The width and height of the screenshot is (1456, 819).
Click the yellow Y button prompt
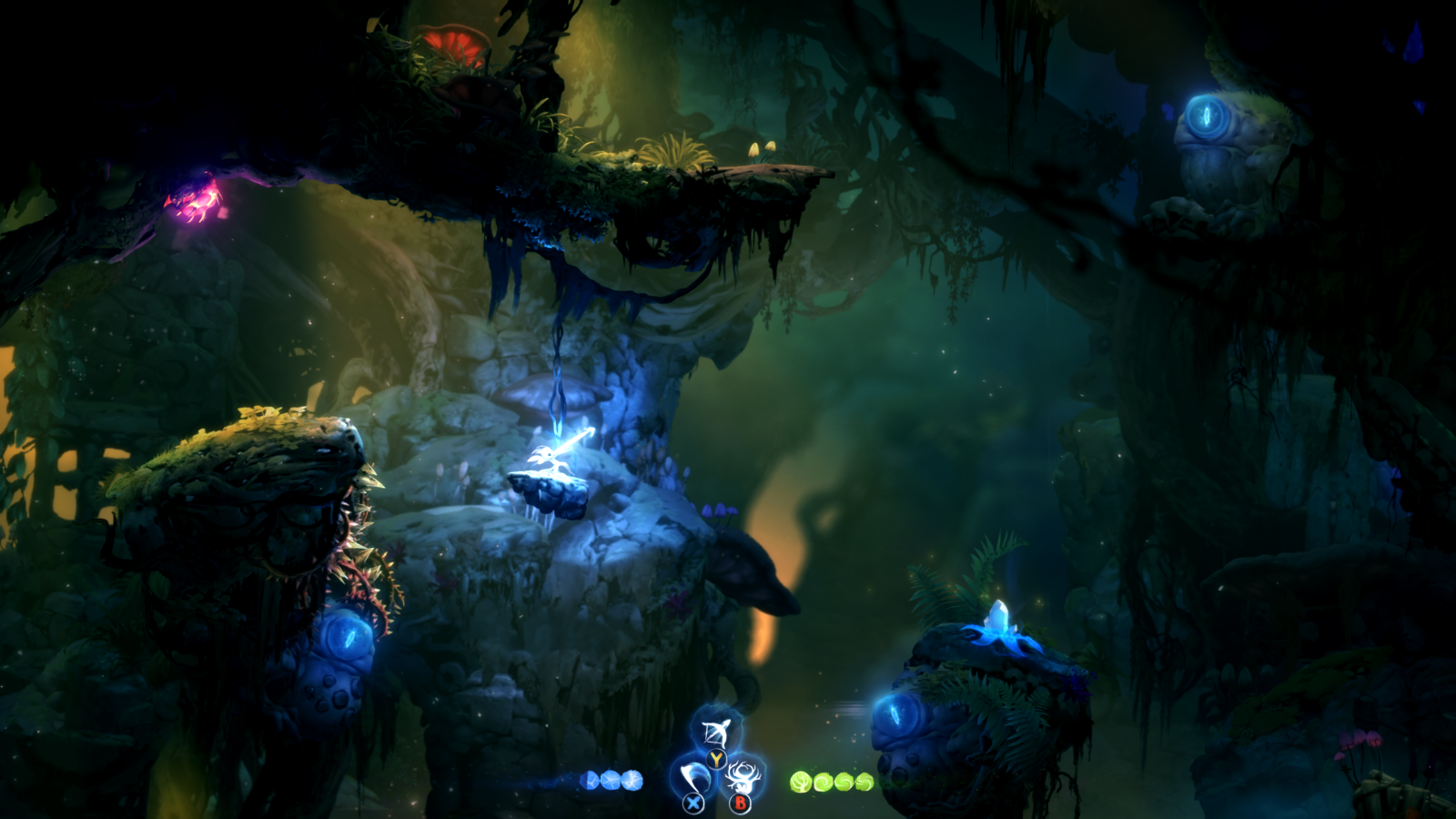(x=716, y=759)
